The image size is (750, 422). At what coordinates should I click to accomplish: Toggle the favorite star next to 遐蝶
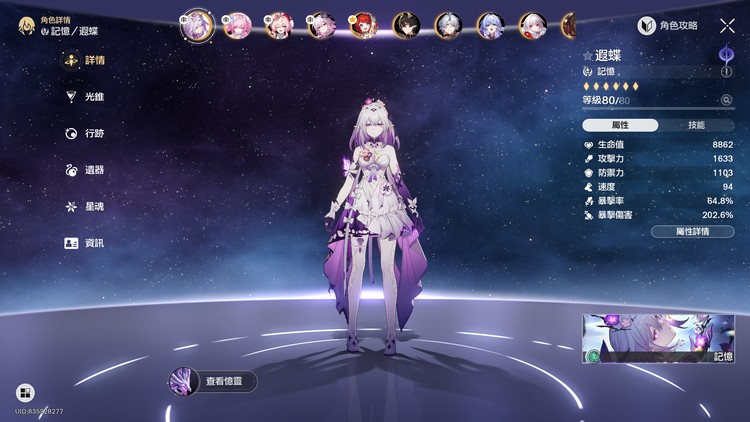pos(588,57)
